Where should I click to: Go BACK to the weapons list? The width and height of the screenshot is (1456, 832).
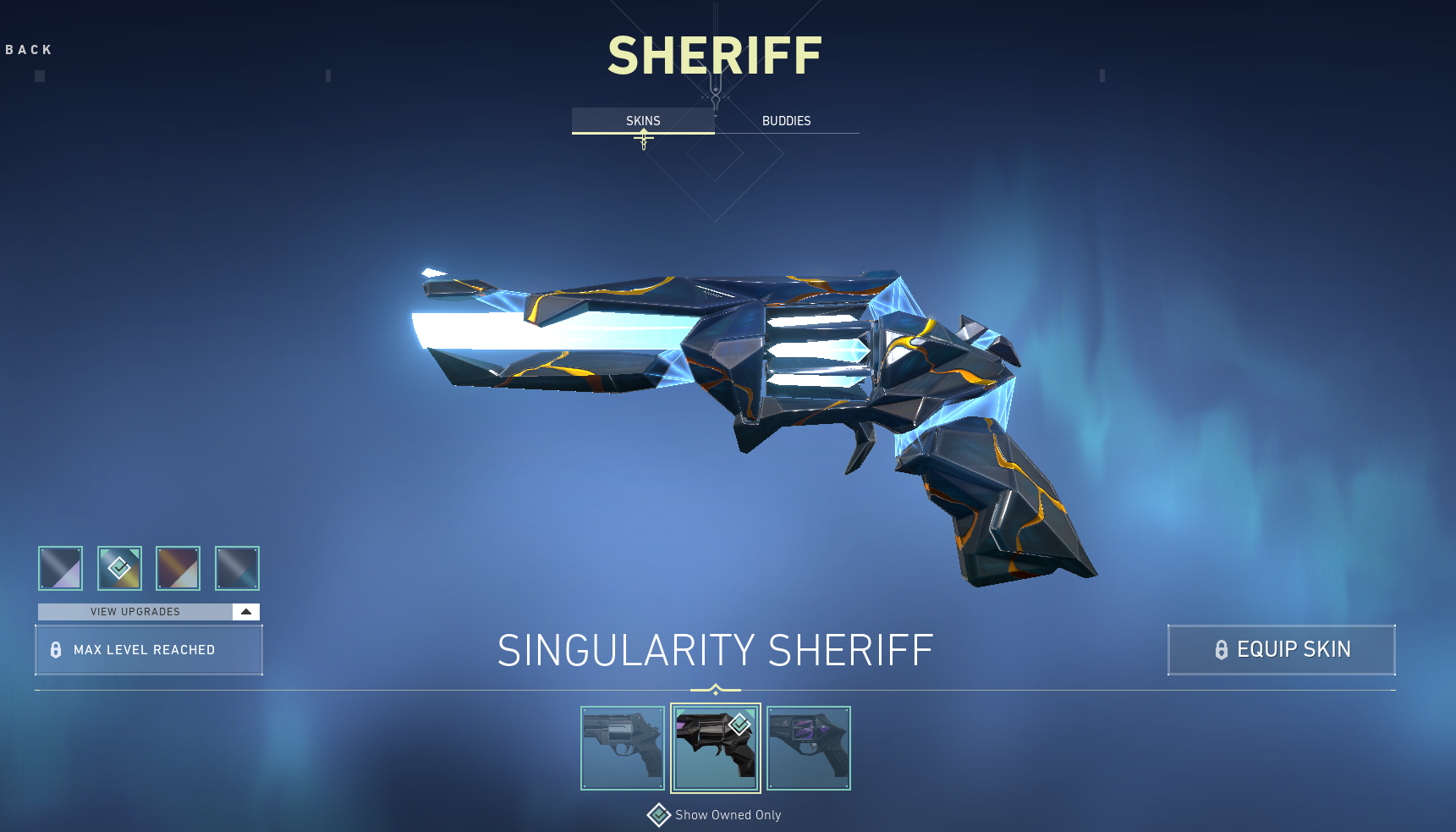pos(28,49)
